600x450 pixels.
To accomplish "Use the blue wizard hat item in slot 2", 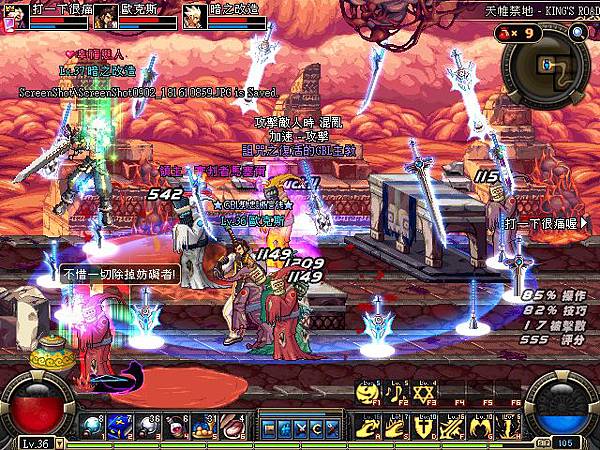I will tap(117, 425).
